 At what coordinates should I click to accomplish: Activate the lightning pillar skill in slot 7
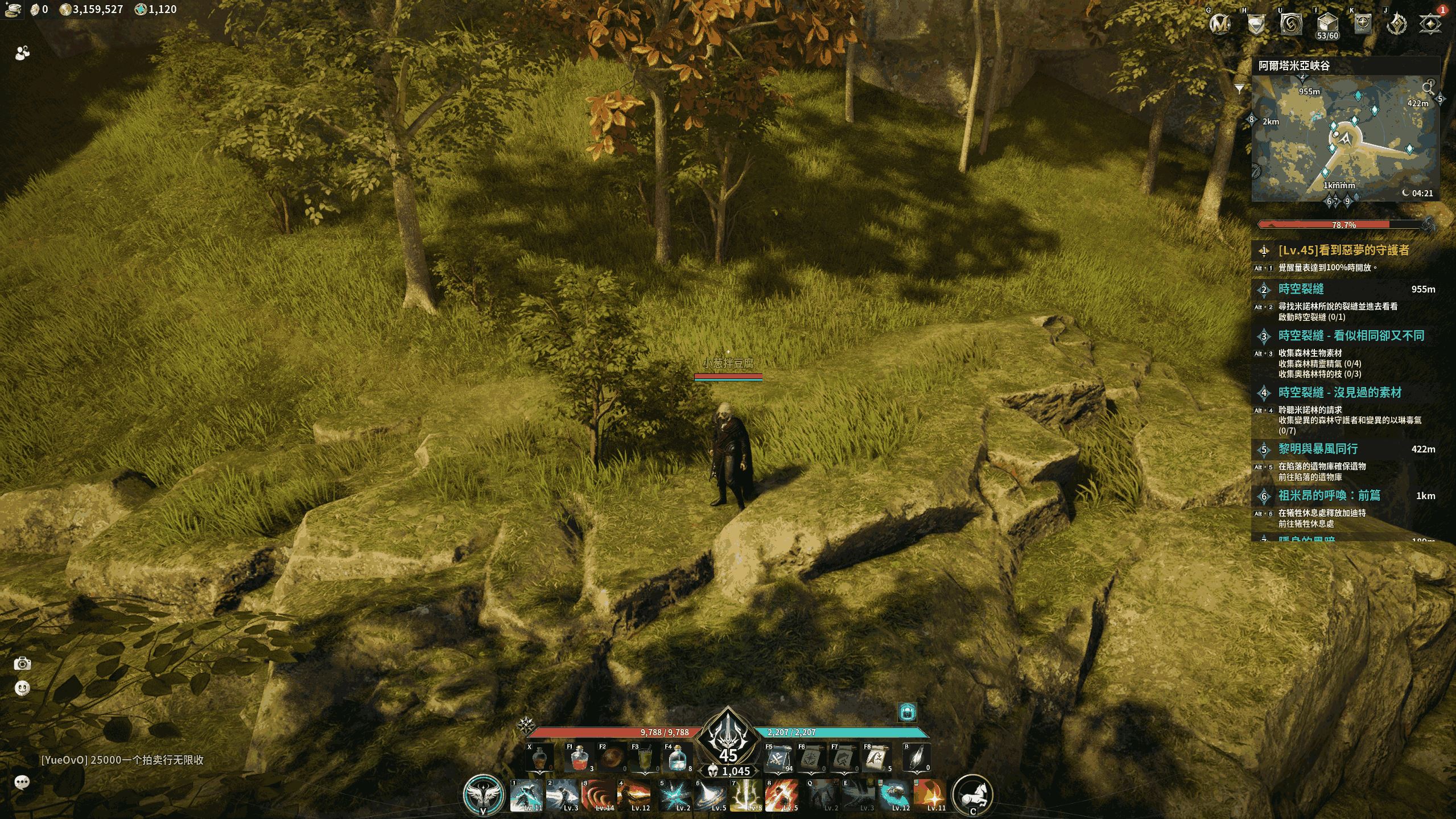point(745,795)
